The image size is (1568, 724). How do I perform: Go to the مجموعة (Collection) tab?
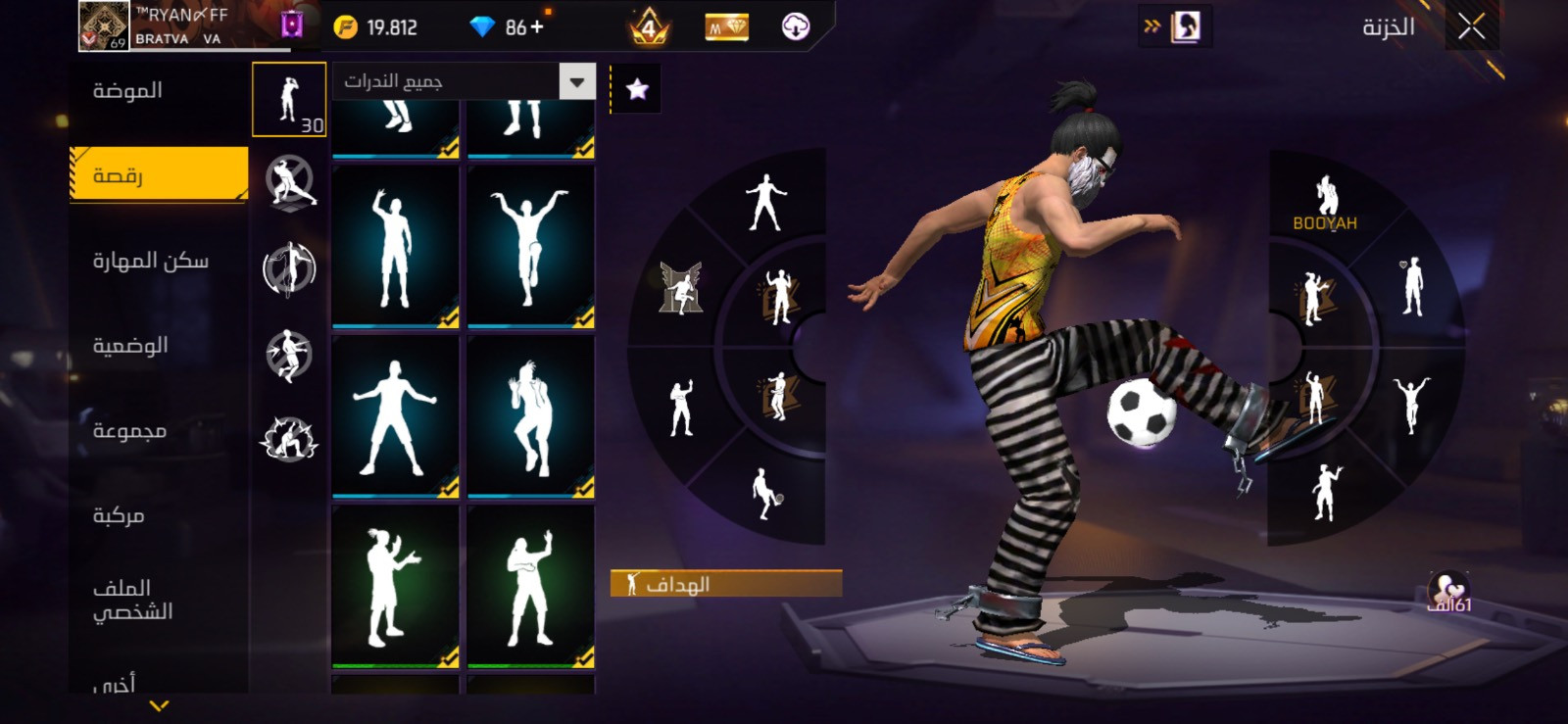pos(129,431)
